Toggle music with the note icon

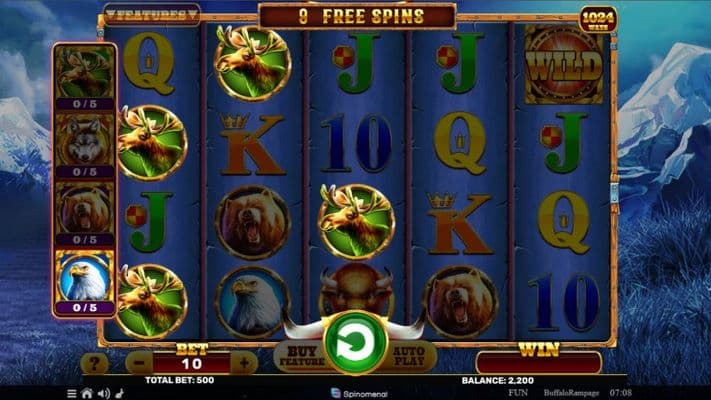[x=119, y=394]
